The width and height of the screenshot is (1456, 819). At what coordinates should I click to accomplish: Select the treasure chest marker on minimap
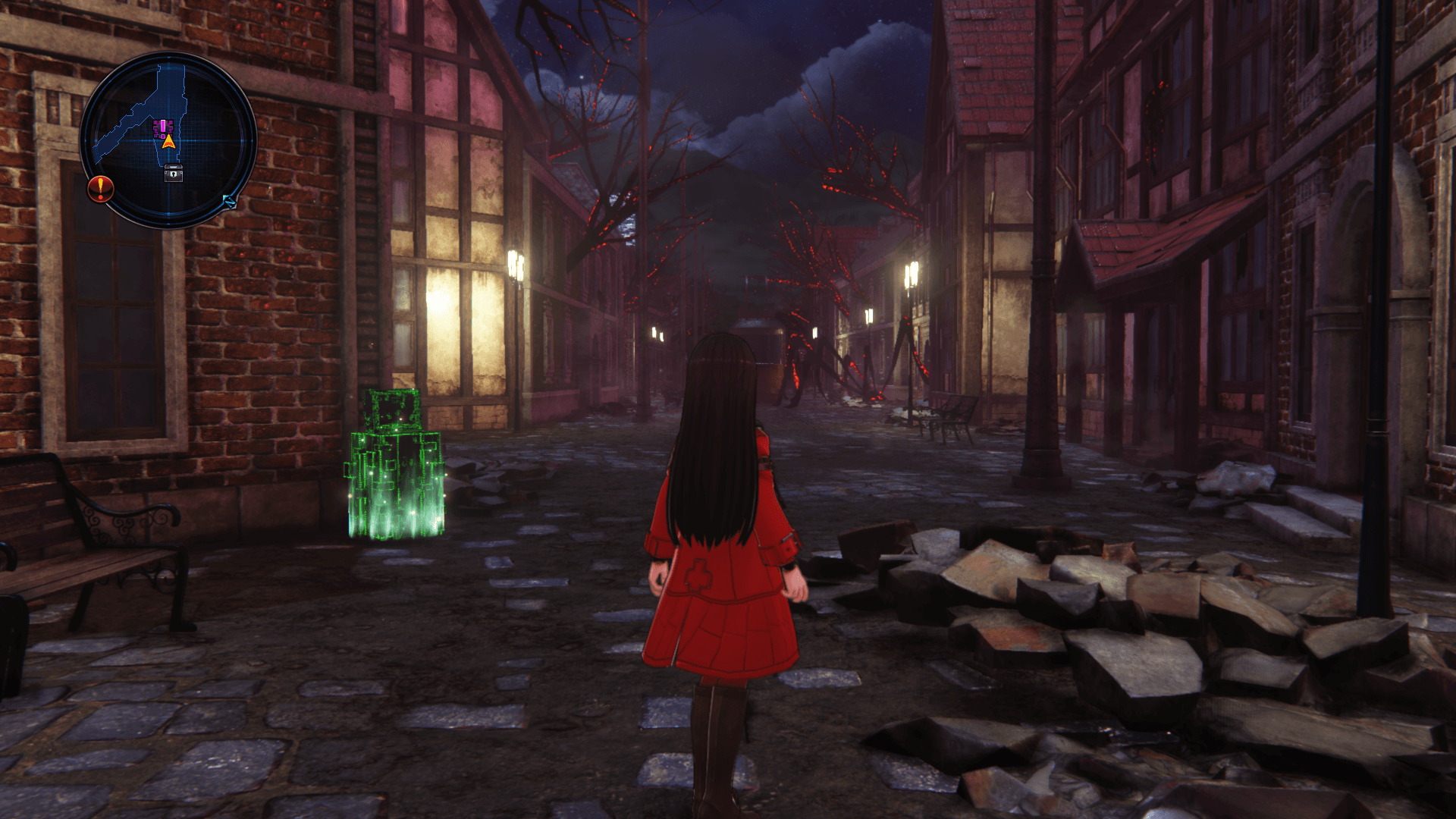point(174,173)
